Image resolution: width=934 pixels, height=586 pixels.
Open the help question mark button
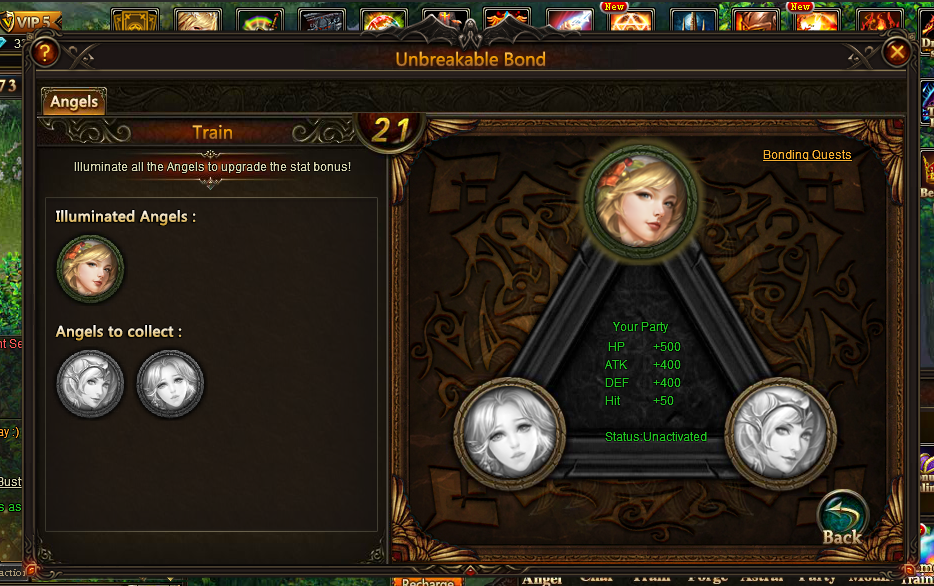click(44, 52)
